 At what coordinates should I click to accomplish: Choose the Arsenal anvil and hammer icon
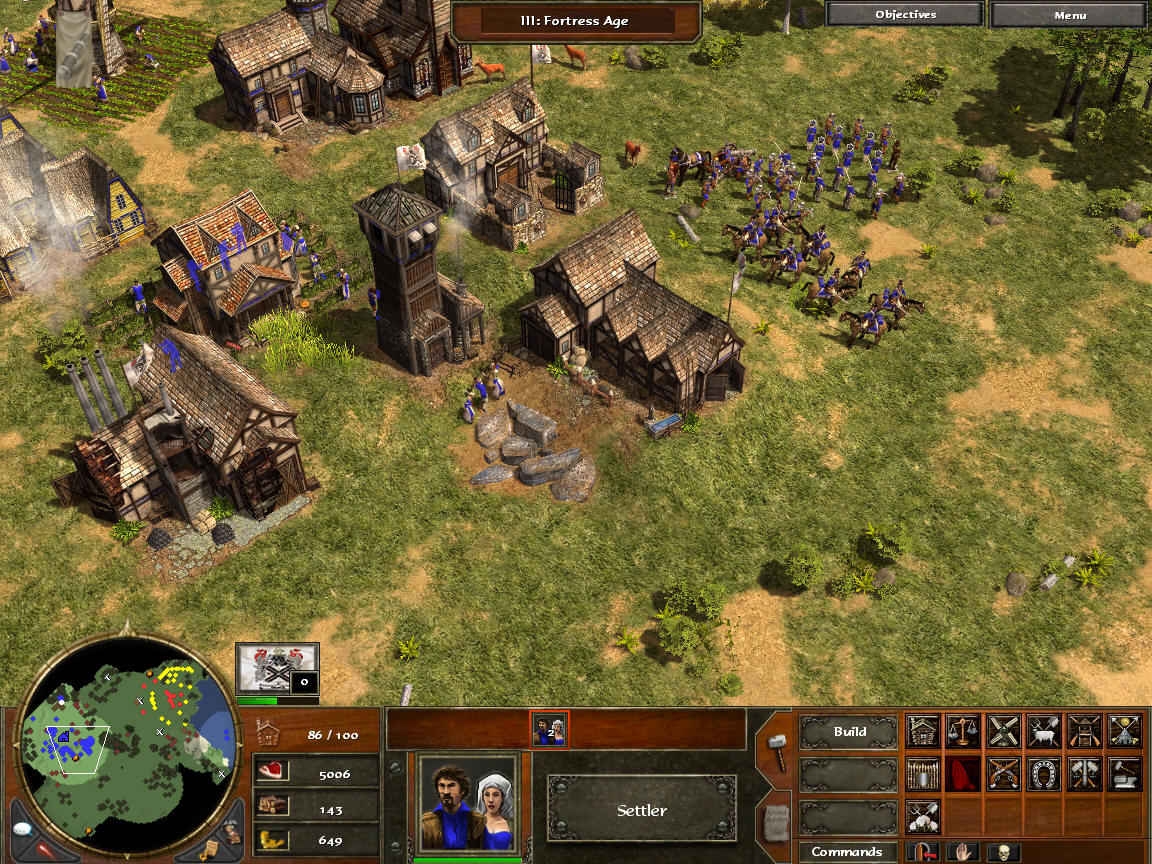pos(1123,773)
